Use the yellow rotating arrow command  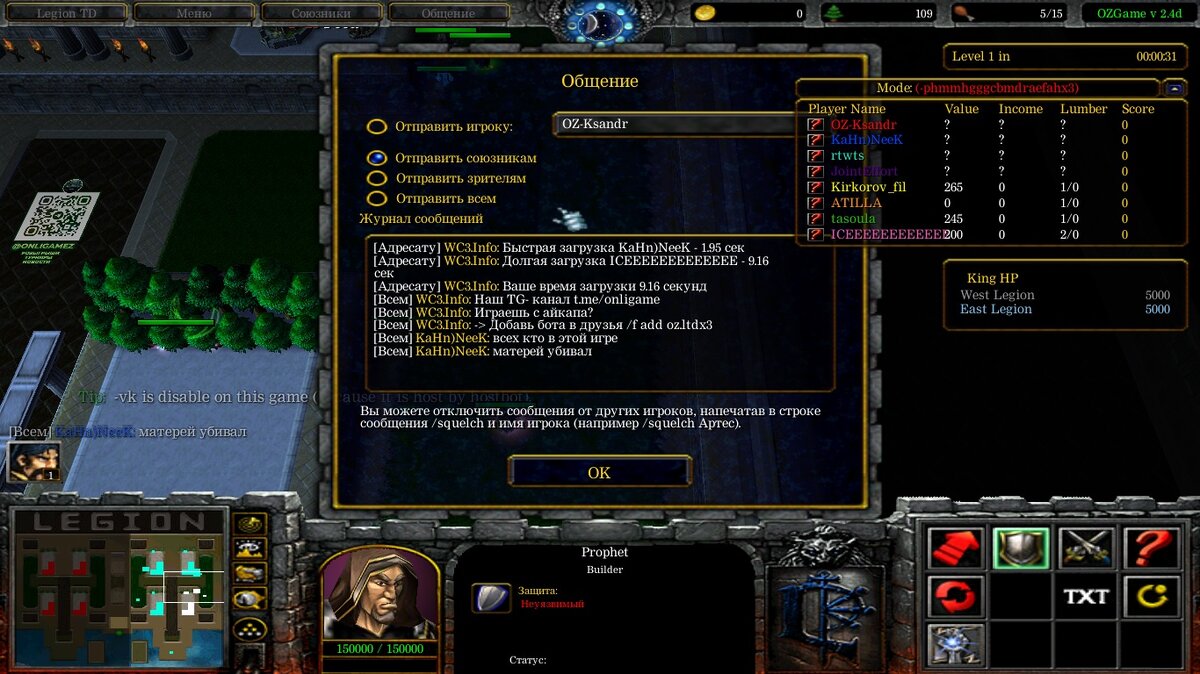tap(1151, 596)
